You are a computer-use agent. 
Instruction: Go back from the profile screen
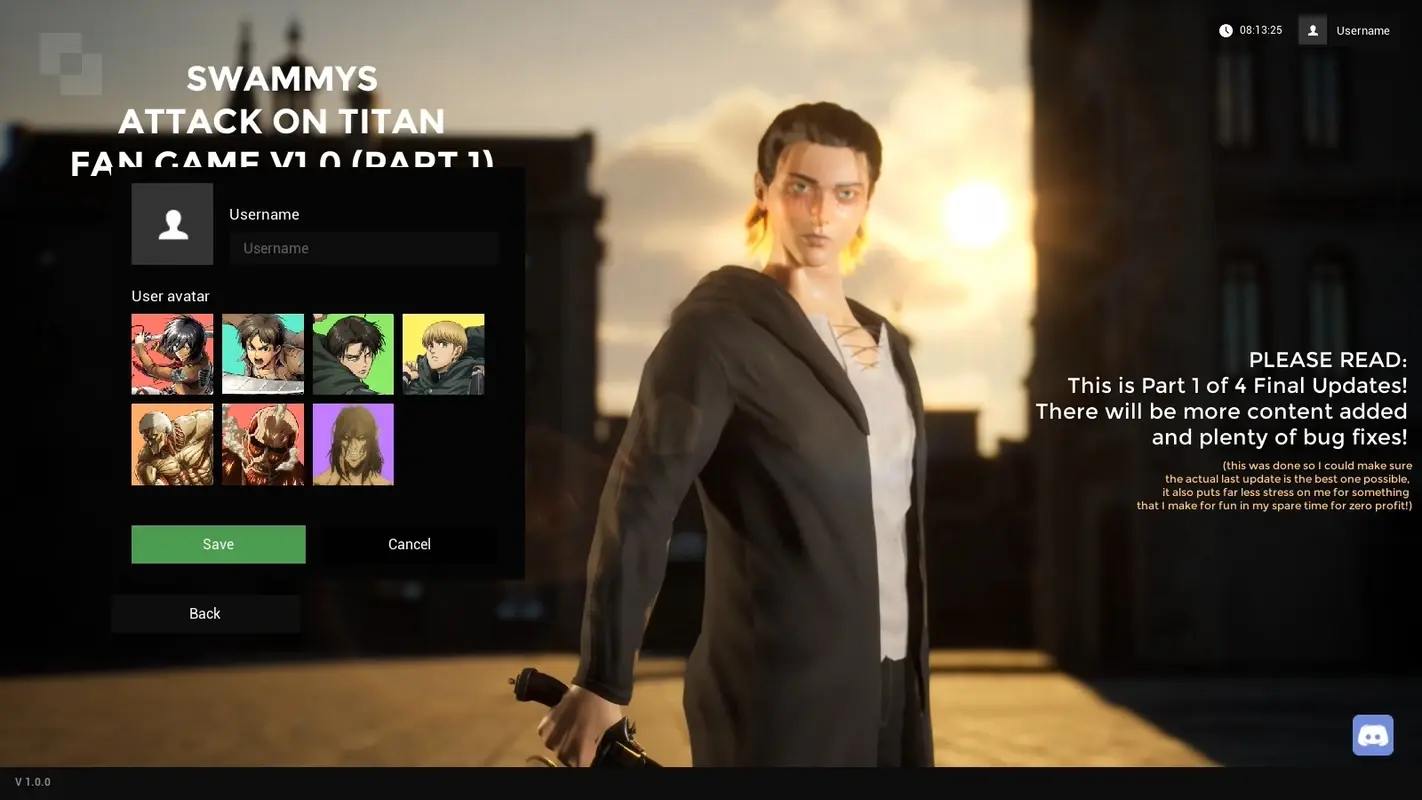tap(205, 612)
